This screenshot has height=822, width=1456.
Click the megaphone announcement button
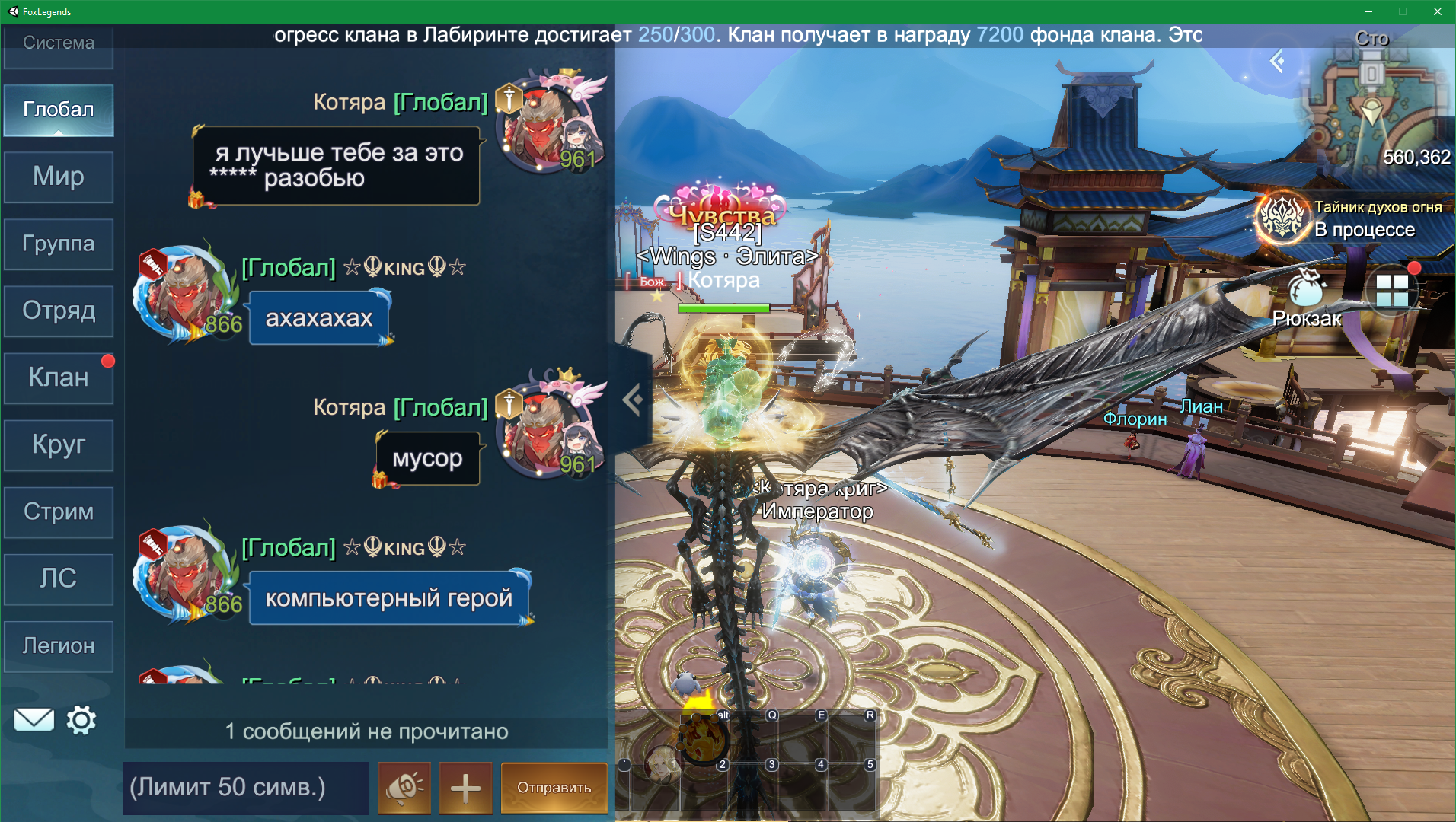[404, 788]
